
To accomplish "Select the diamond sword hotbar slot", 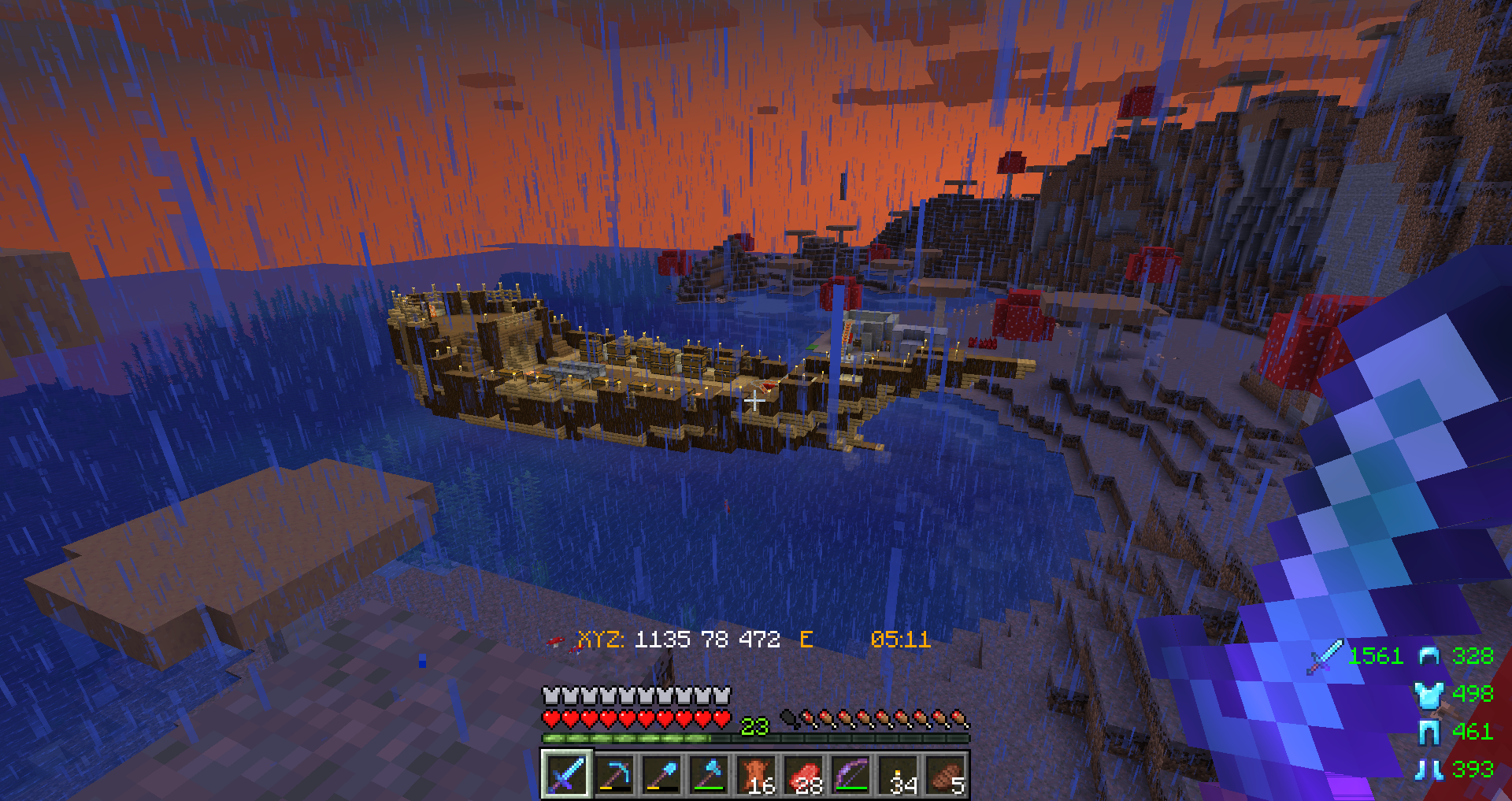I will (x=566, y=774).
